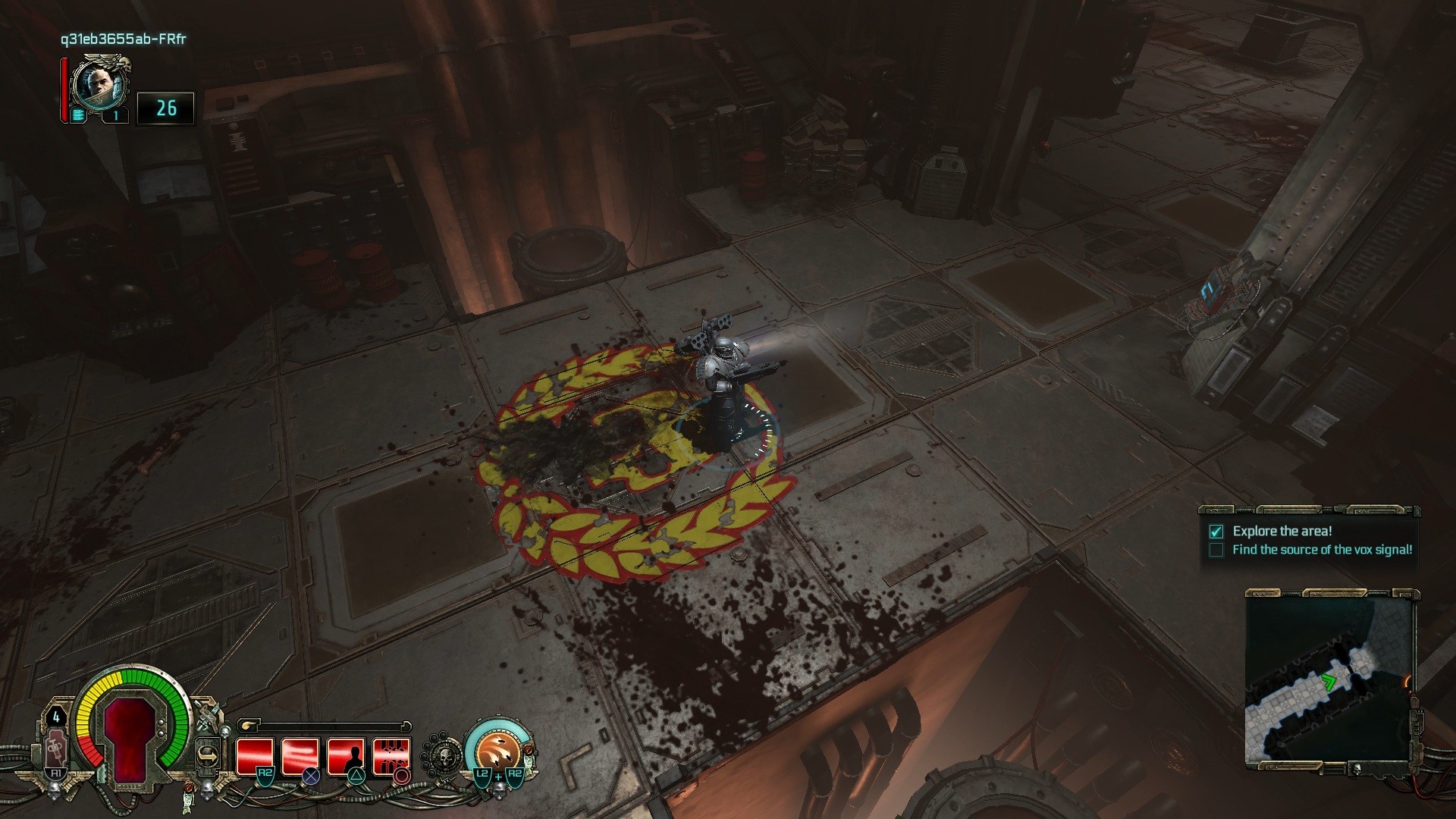
Task: Select the skull emblem dial
Action: tap(442, 755)
